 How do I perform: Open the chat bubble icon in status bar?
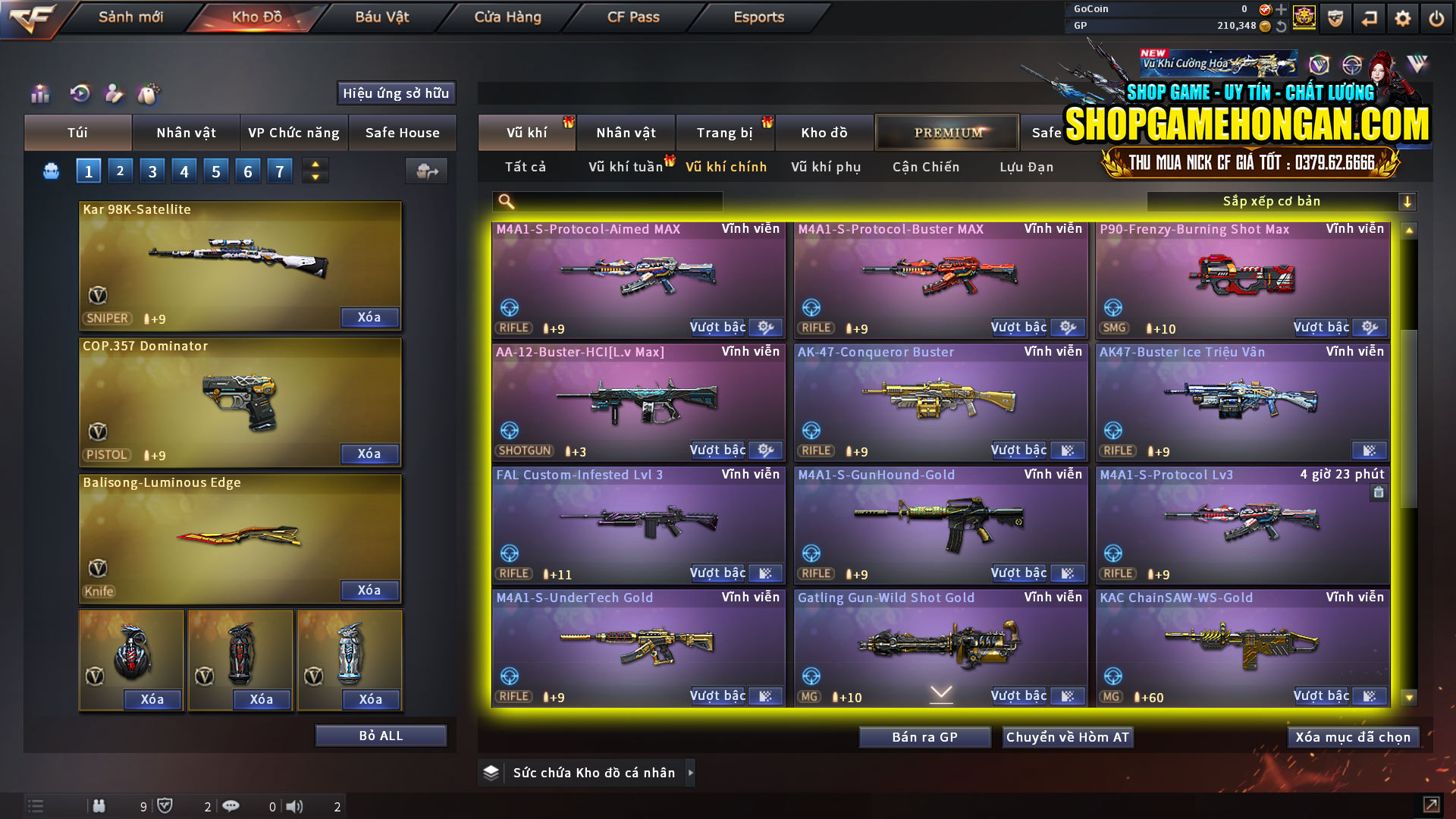point(231,806)
